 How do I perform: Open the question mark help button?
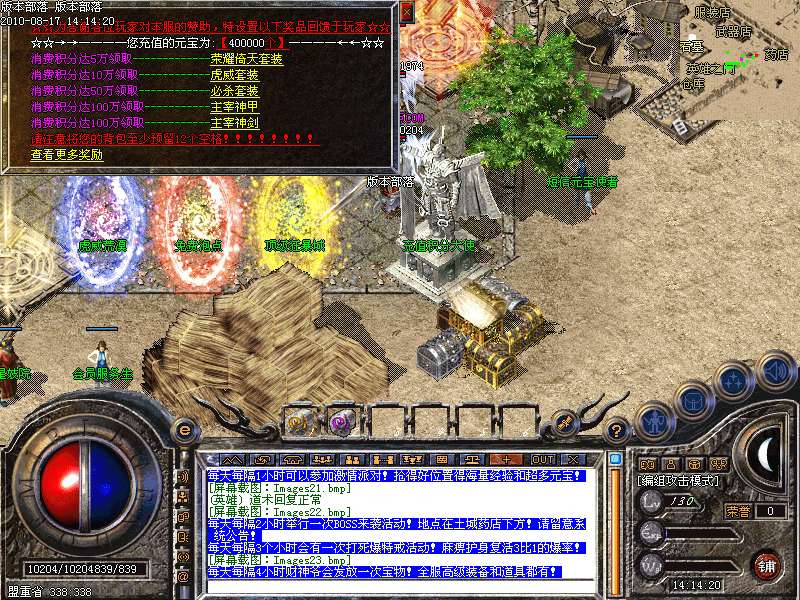tap(618, 430)
